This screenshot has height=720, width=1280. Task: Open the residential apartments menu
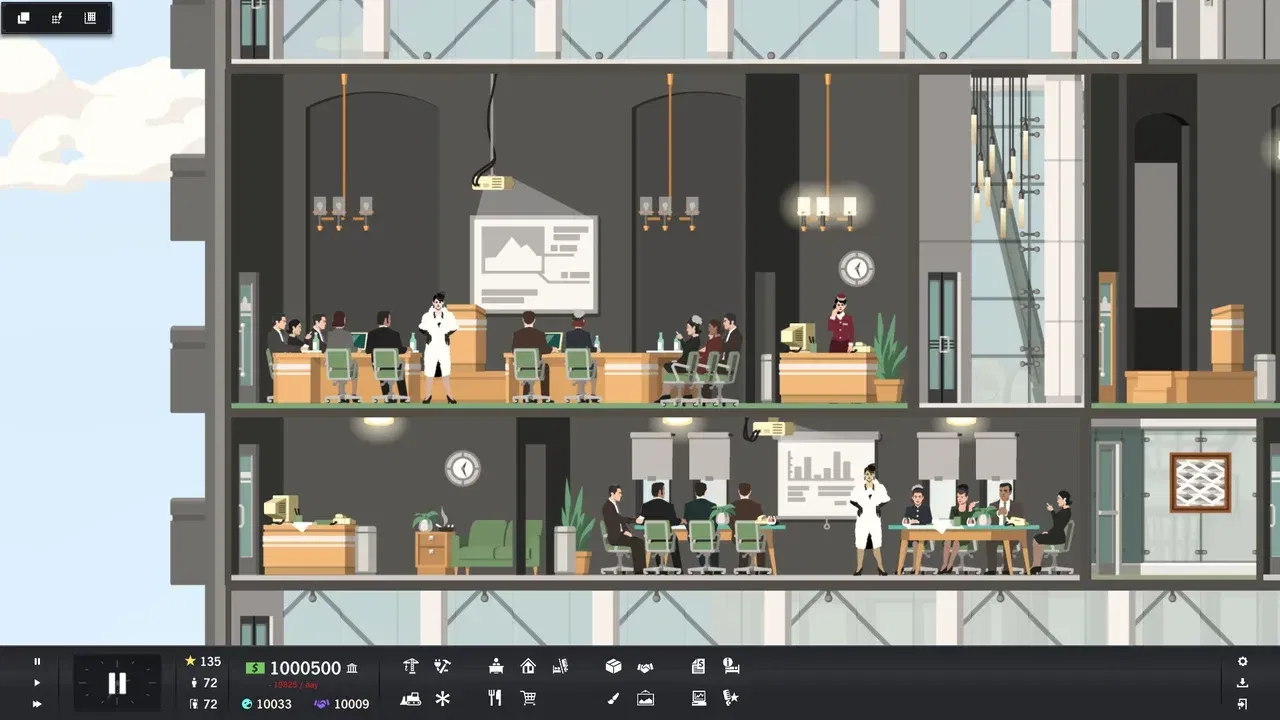click(528, 665)
